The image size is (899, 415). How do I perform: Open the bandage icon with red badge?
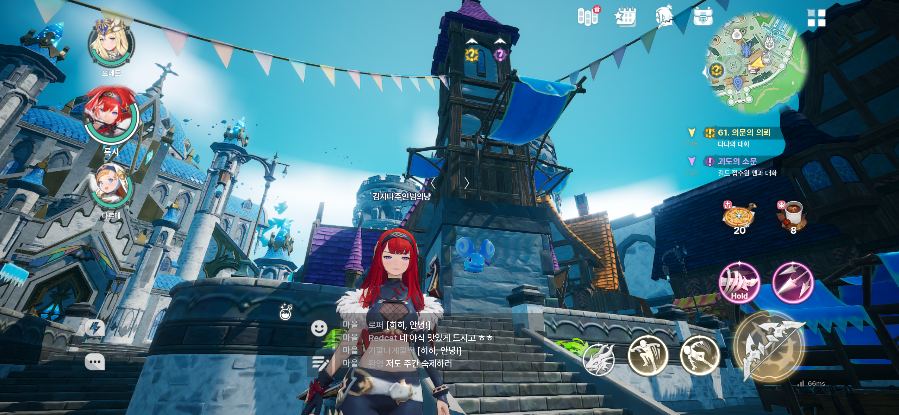588,16
